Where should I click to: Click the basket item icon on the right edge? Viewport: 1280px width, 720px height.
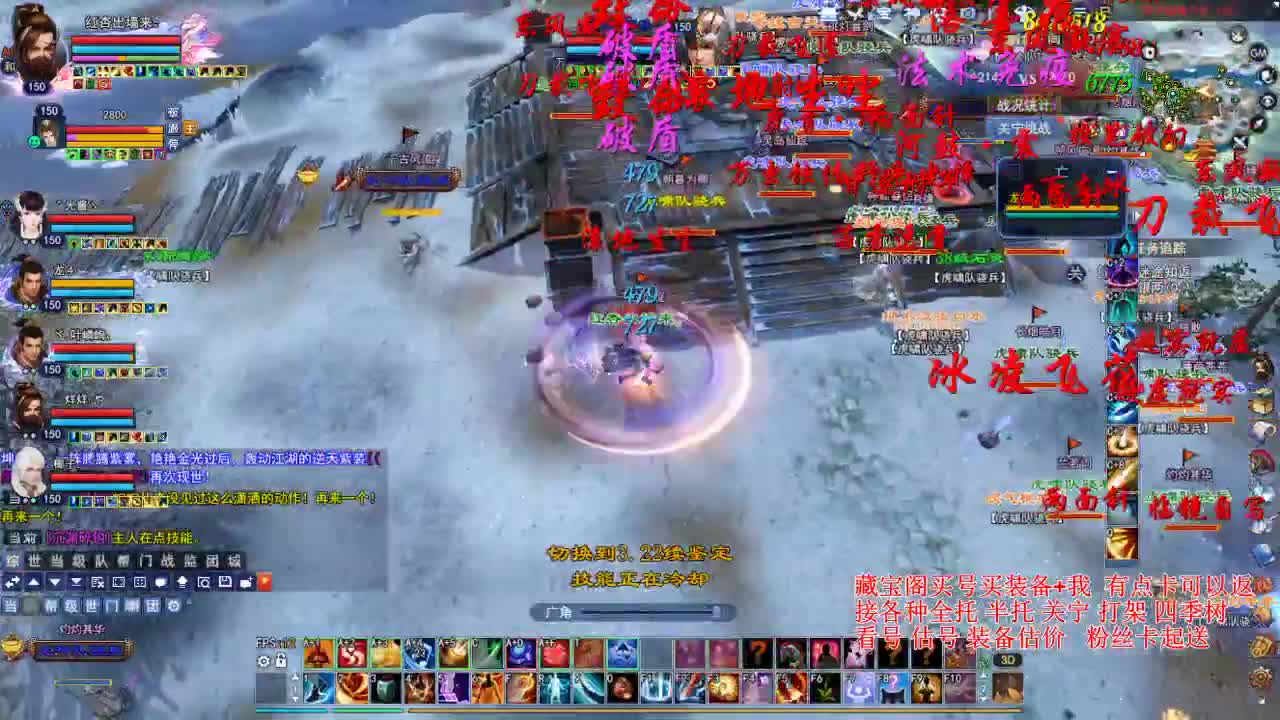pos(1260,364)
